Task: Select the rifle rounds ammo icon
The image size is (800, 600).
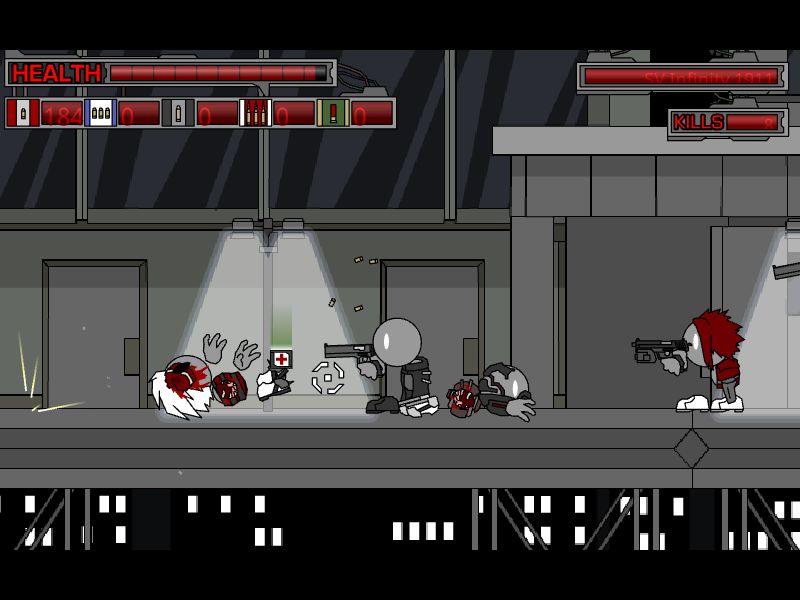Action: click(256, 114)
